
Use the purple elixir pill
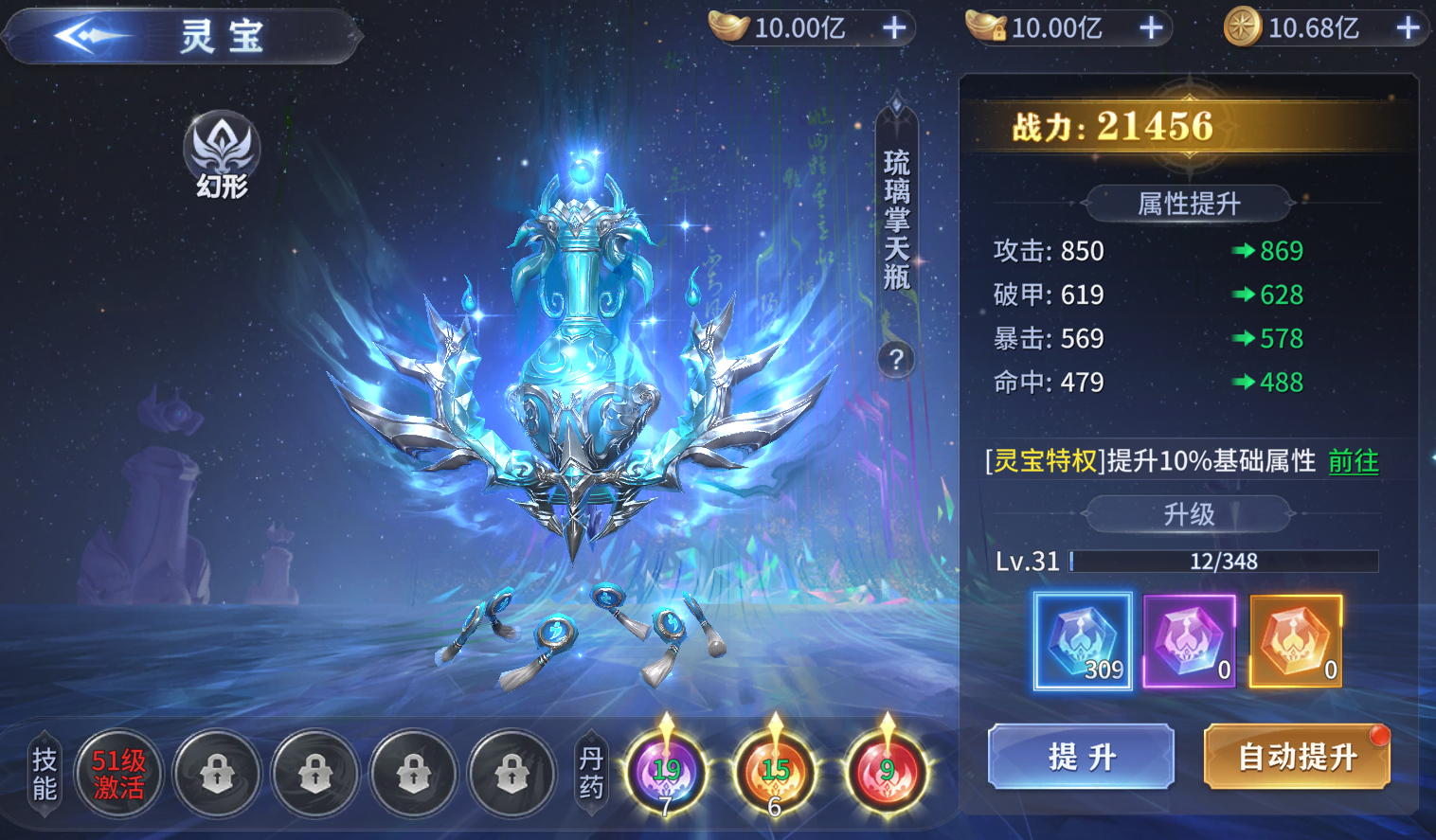click(x=666, y=771)
